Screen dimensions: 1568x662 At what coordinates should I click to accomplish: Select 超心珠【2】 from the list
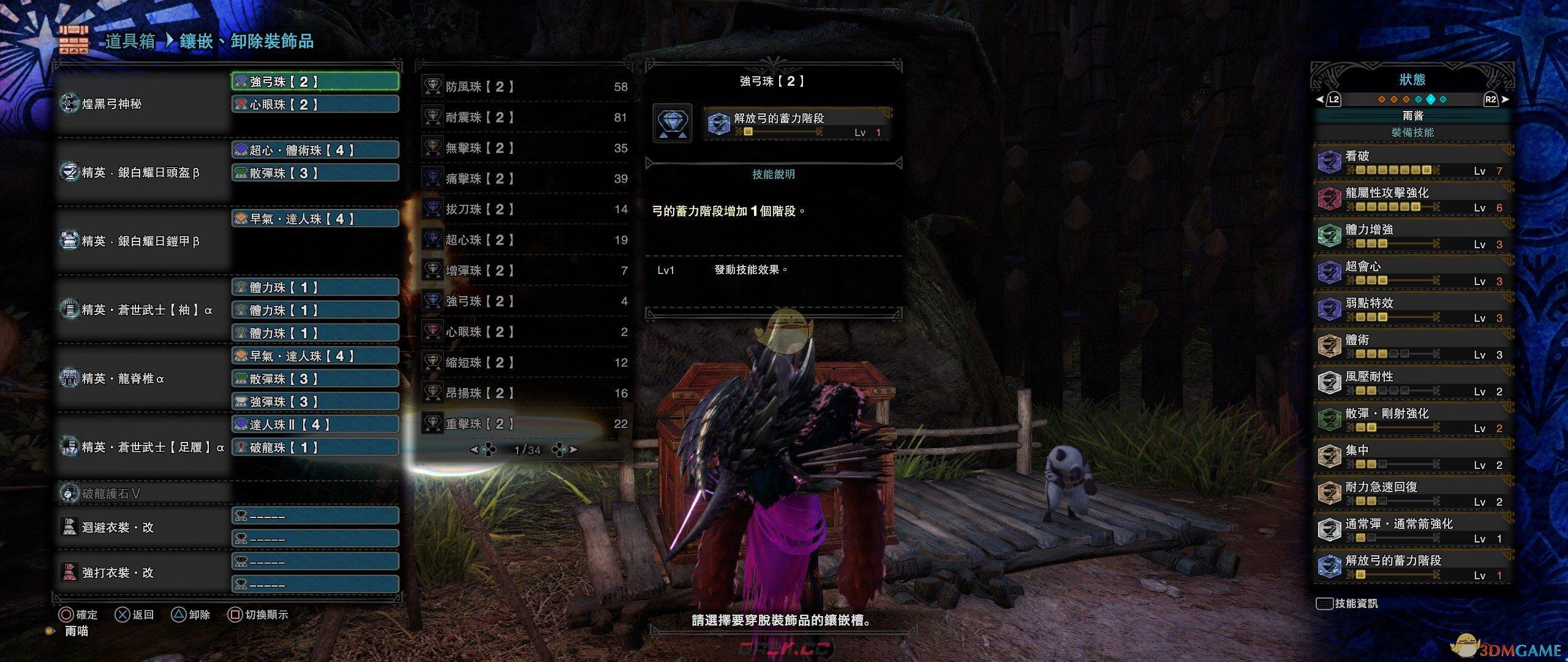pos(524,240)
